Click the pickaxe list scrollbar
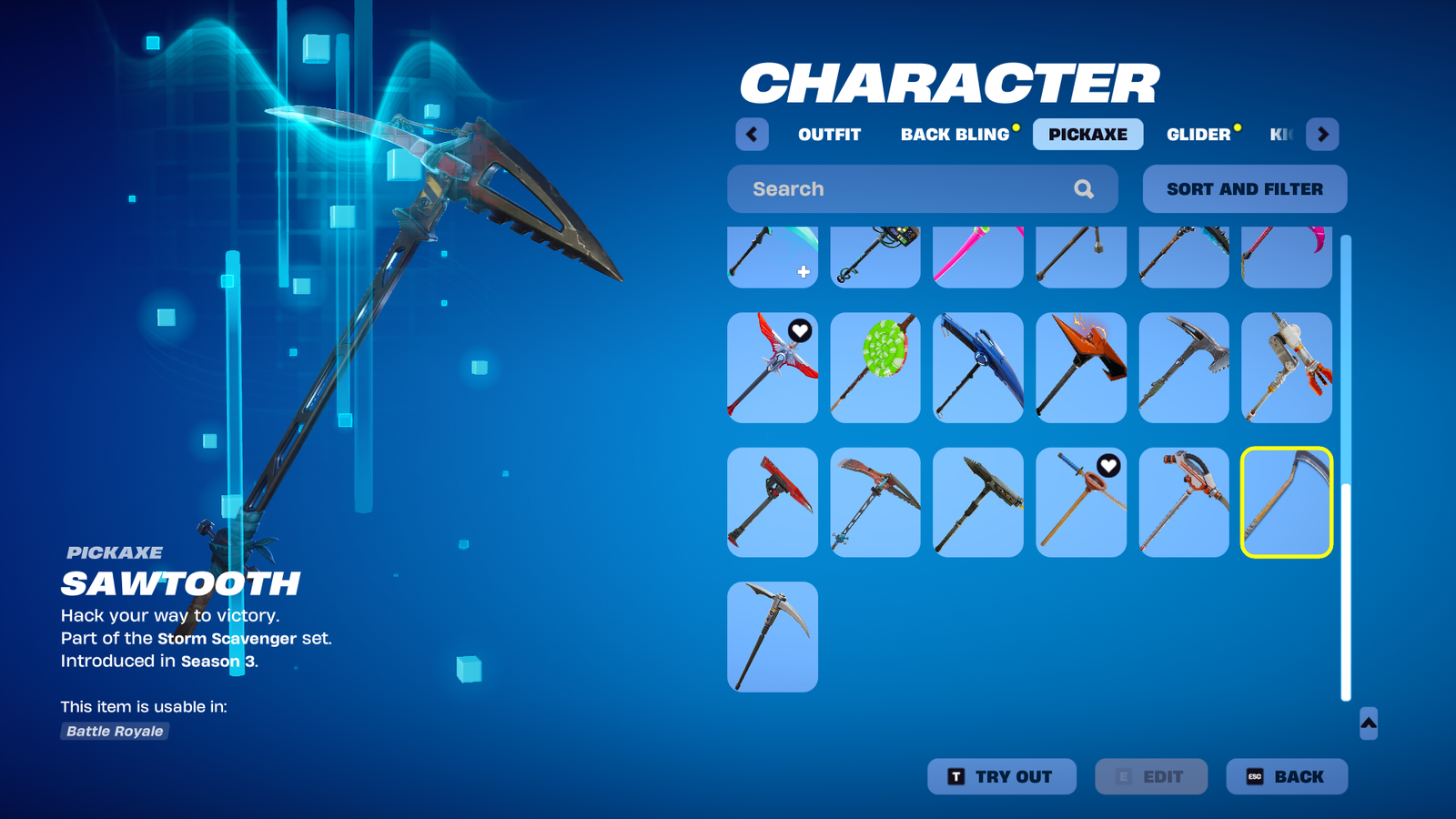Viewport: 1456px width, 819px height. click(1346, 591)
